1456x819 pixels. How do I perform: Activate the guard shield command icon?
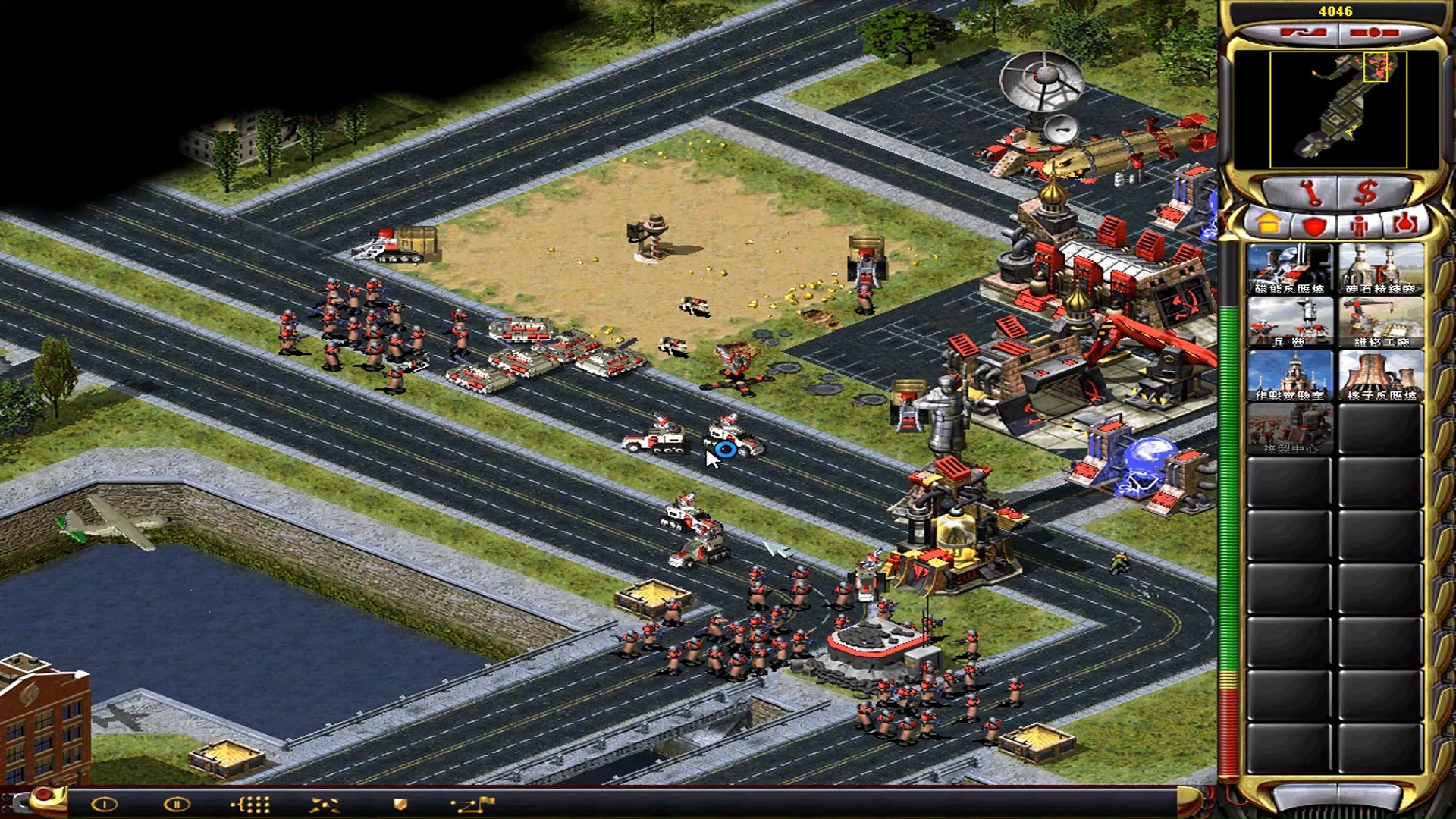pos(400,805)
